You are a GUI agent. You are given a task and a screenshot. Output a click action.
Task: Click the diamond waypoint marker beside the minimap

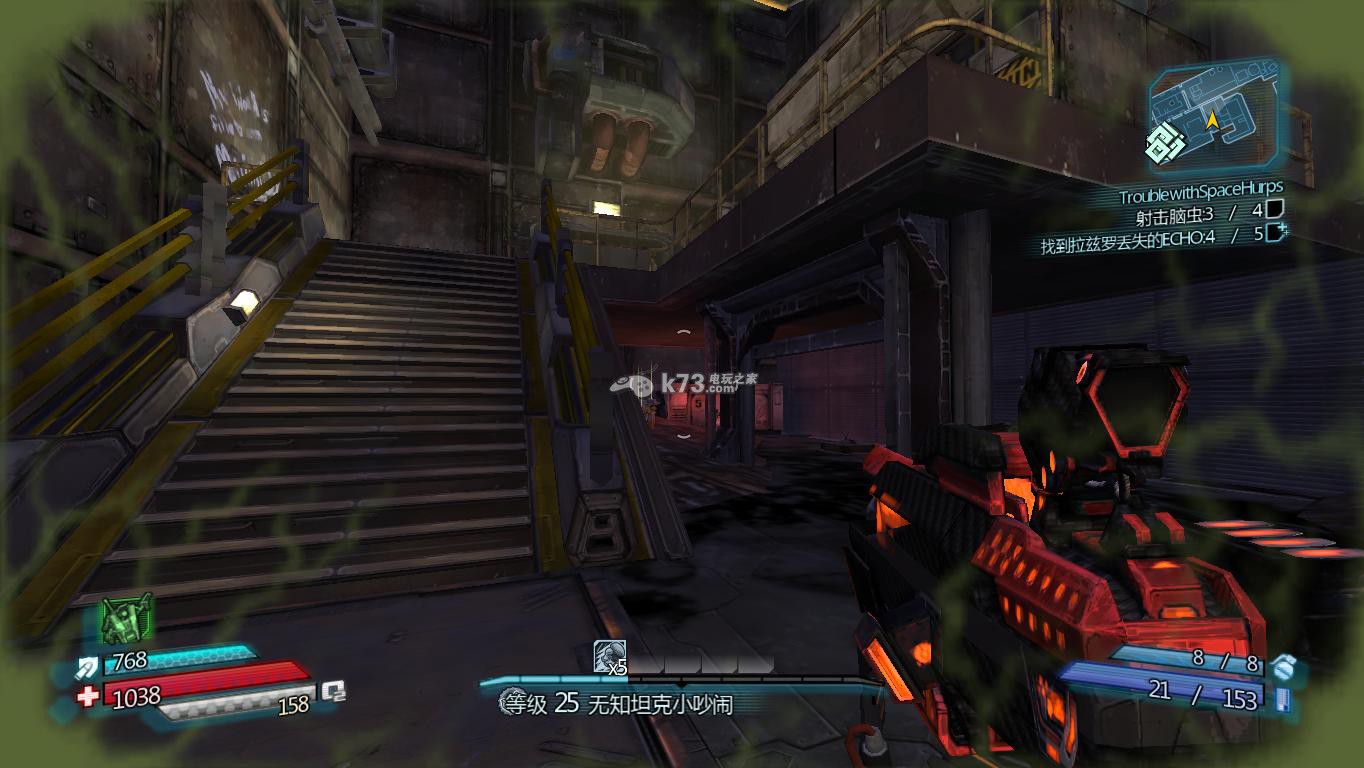pos(1164,144)
